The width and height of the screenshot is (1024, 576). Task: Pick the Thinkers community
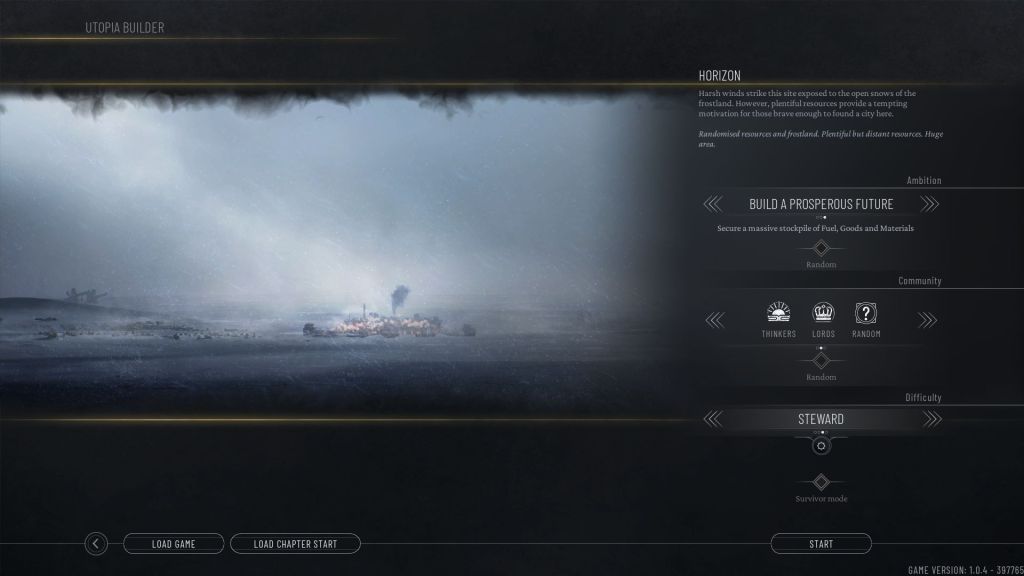779,319
